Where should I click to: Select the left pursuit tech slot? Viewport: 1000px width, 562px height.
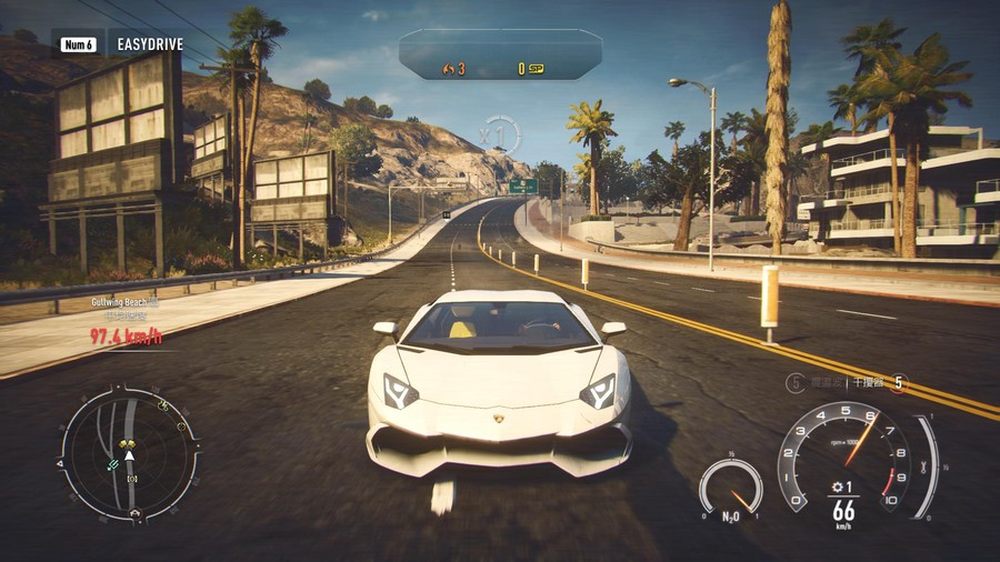click(796, 382)
